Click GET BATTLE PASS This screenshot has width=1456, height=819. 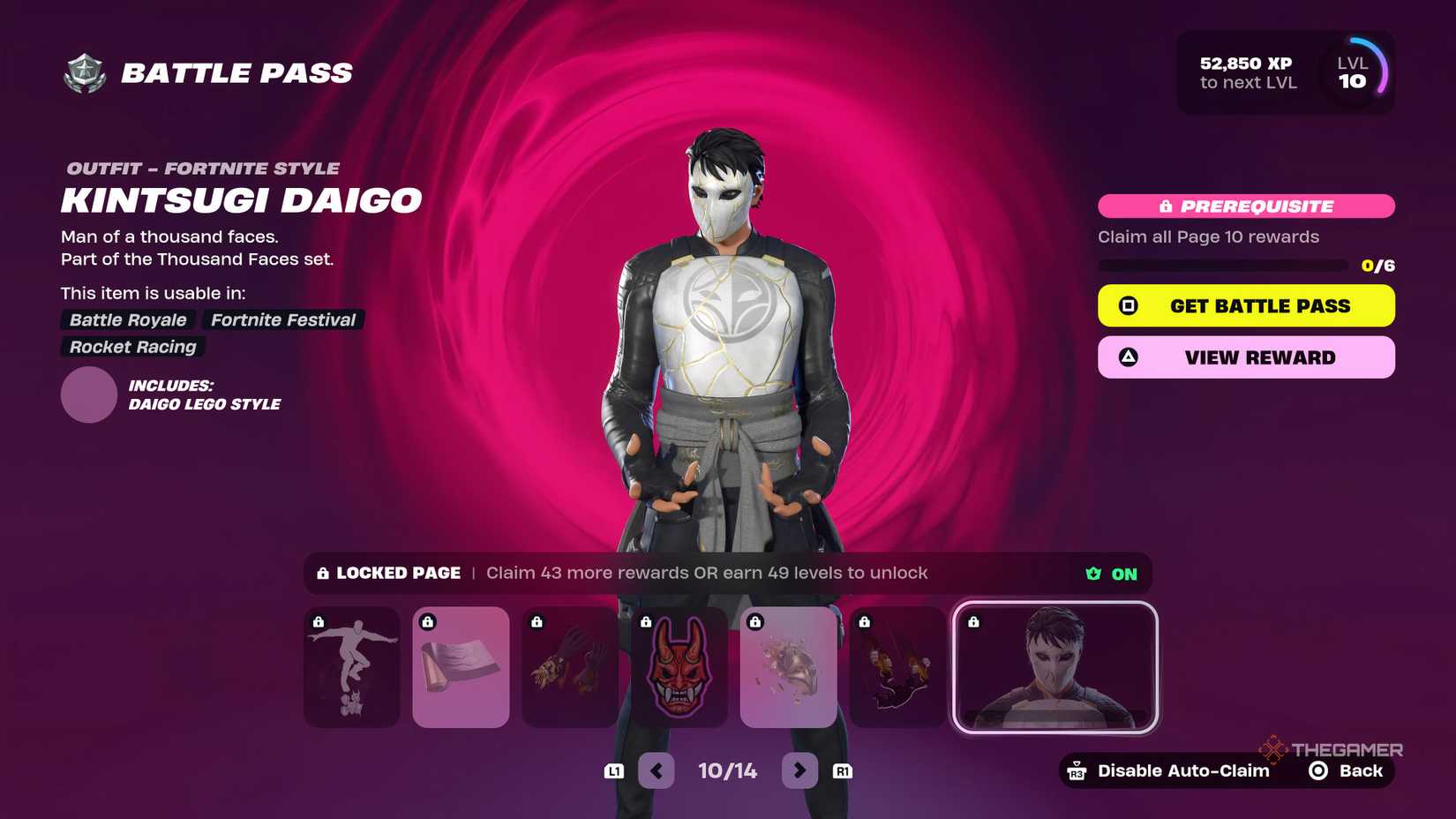click(x=1245, y=305)
